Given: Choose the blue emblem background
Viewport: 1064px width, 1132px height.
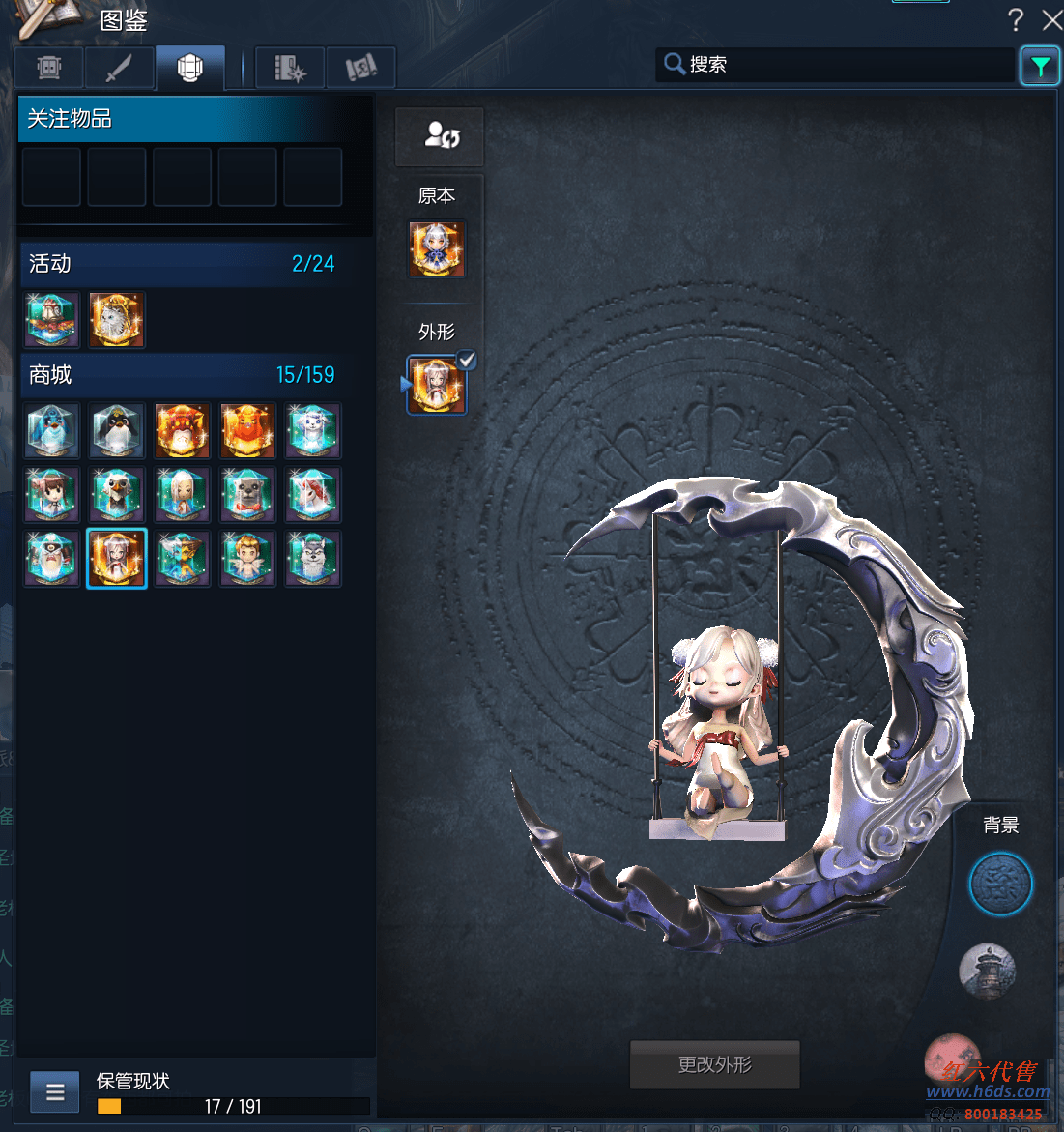Looking at the screenshot, I should coord(1000,884).
